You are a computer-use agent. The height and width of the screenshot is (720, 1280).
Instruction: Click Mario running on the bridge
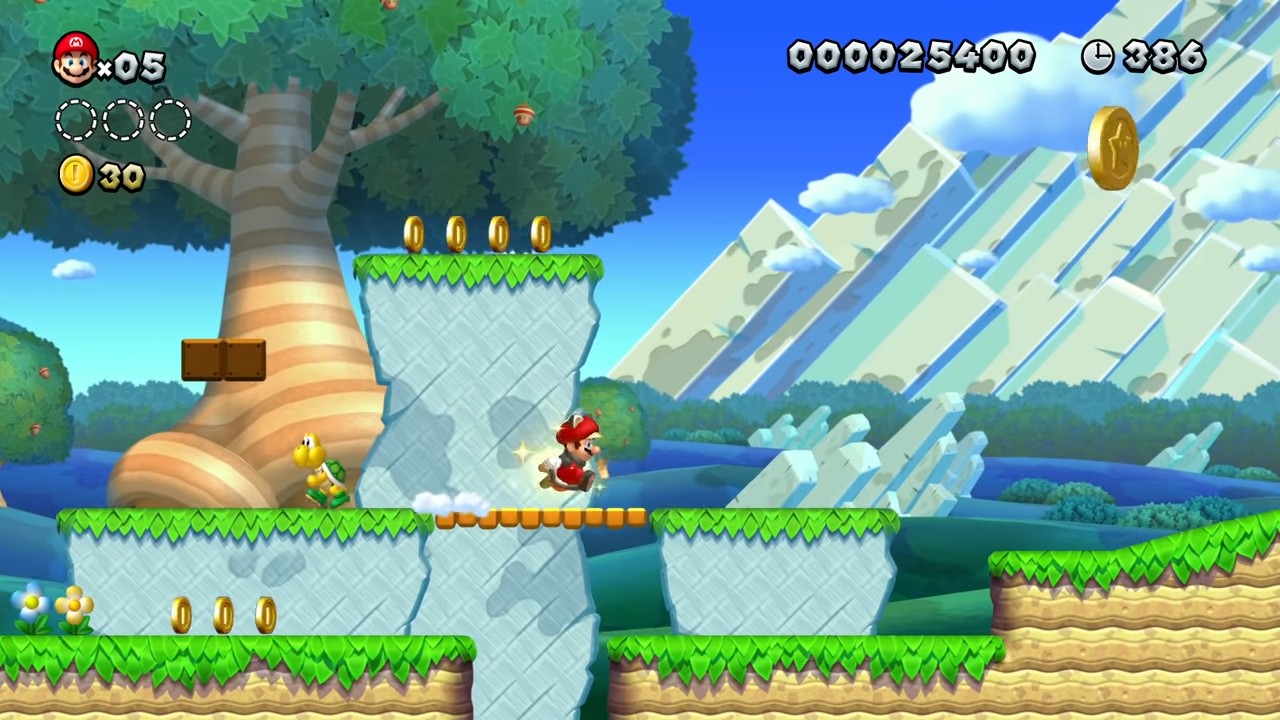(570, 455)
